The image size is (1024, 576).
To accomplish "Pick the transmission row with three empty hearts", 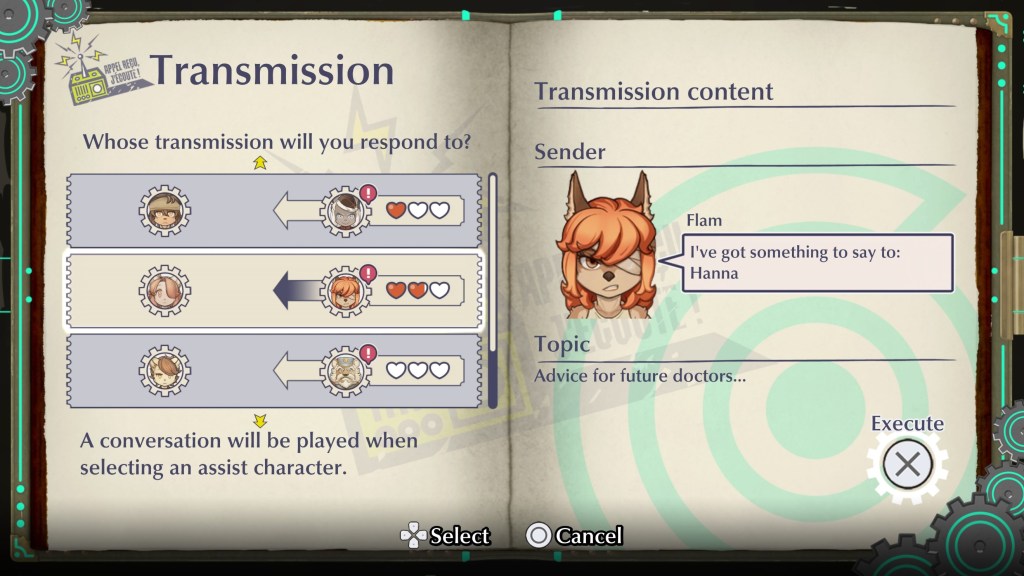I will 273,370.
